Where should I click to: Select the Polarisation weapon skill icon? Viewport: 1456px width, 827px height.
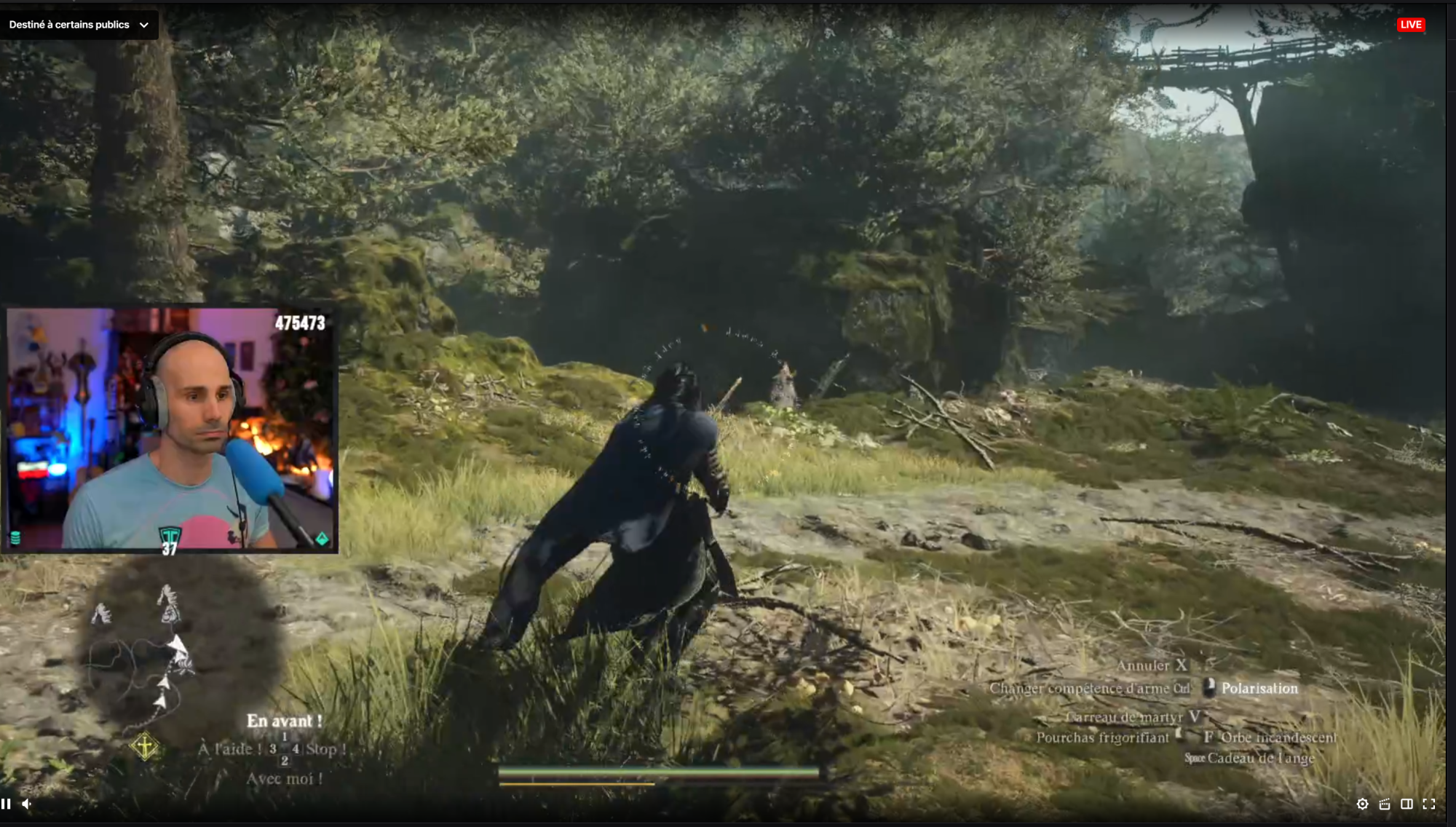point(1208,687)
